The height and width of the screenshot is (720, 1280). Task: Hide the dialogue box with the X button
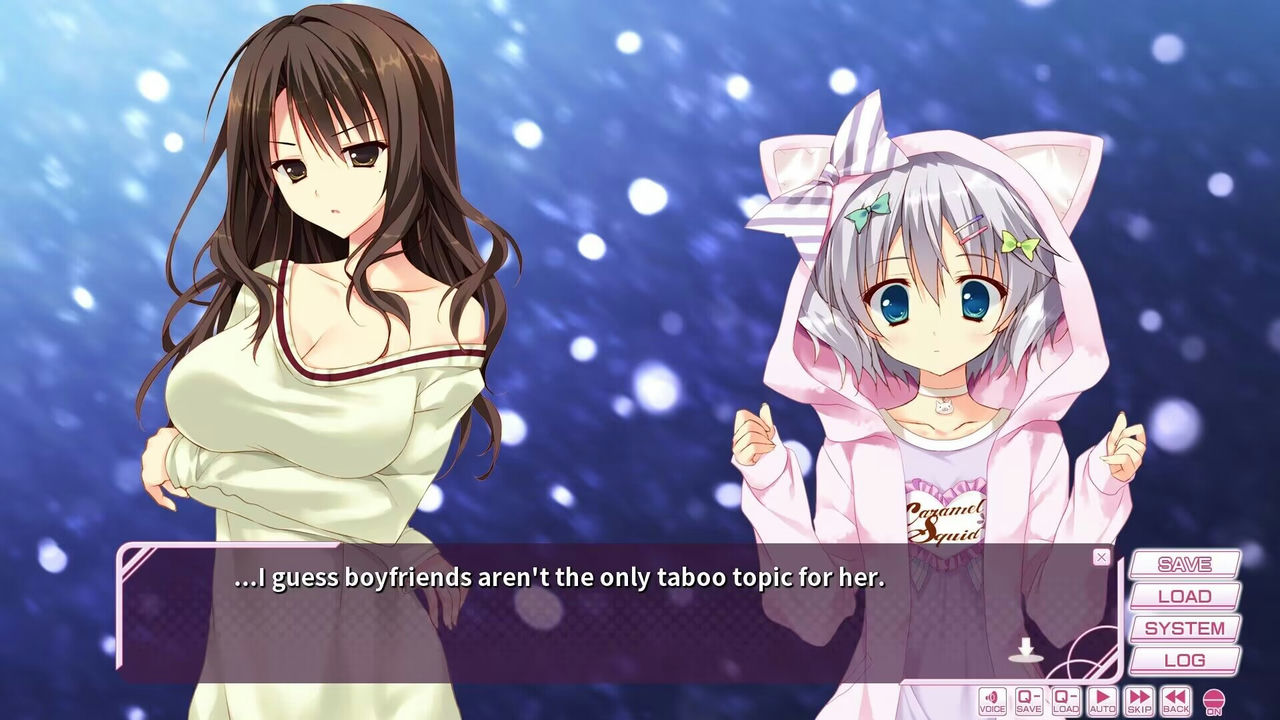[1100, 556]
